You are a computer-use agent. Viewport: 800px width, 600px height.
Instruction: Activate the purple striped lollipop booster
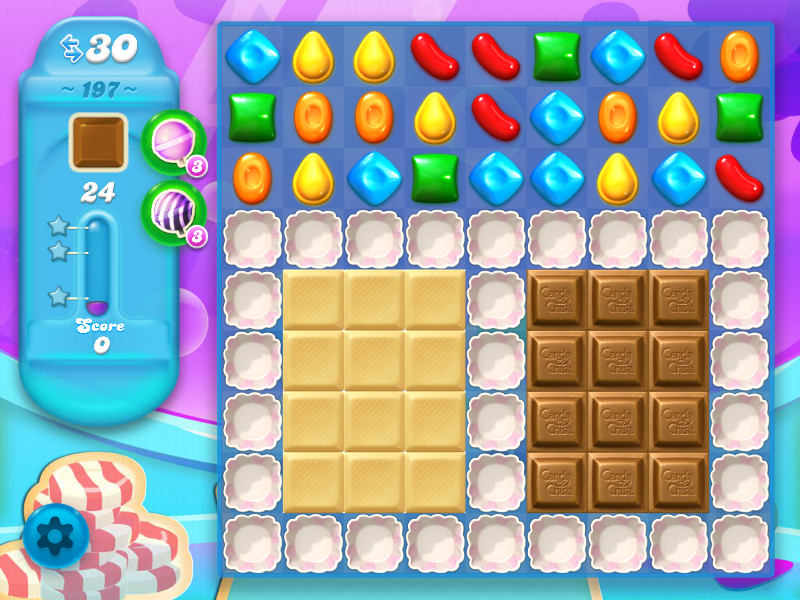point(172,212)
